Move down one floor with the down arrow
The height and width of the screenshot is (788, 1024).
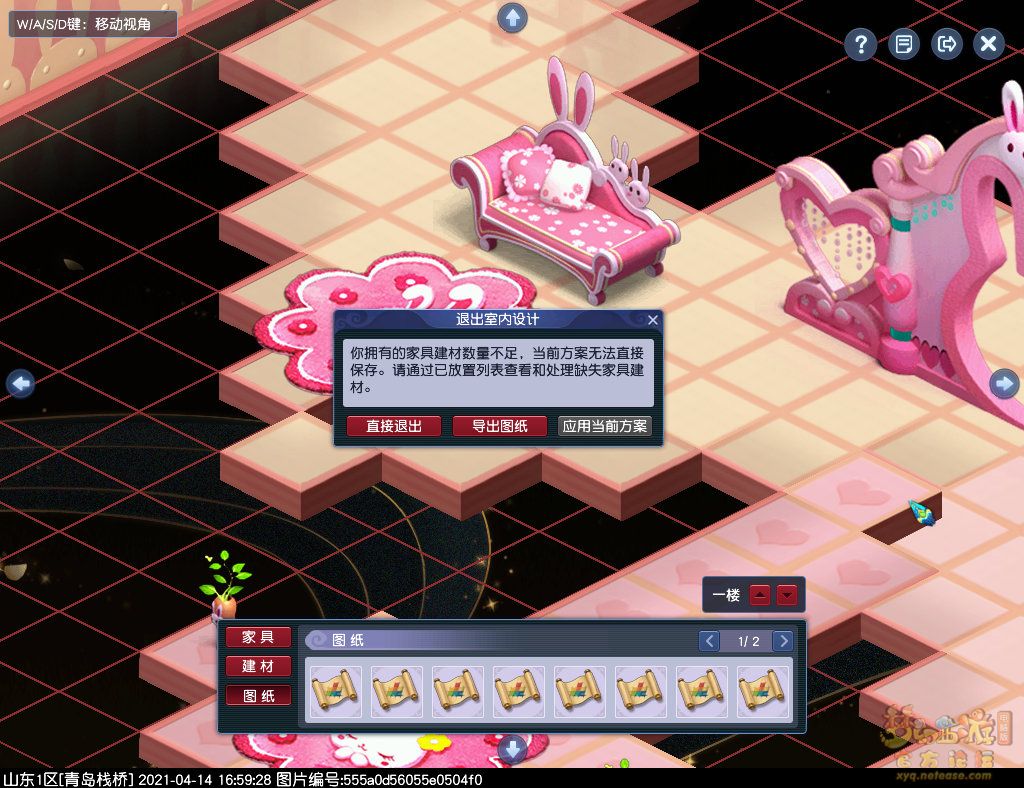(788, 595)
